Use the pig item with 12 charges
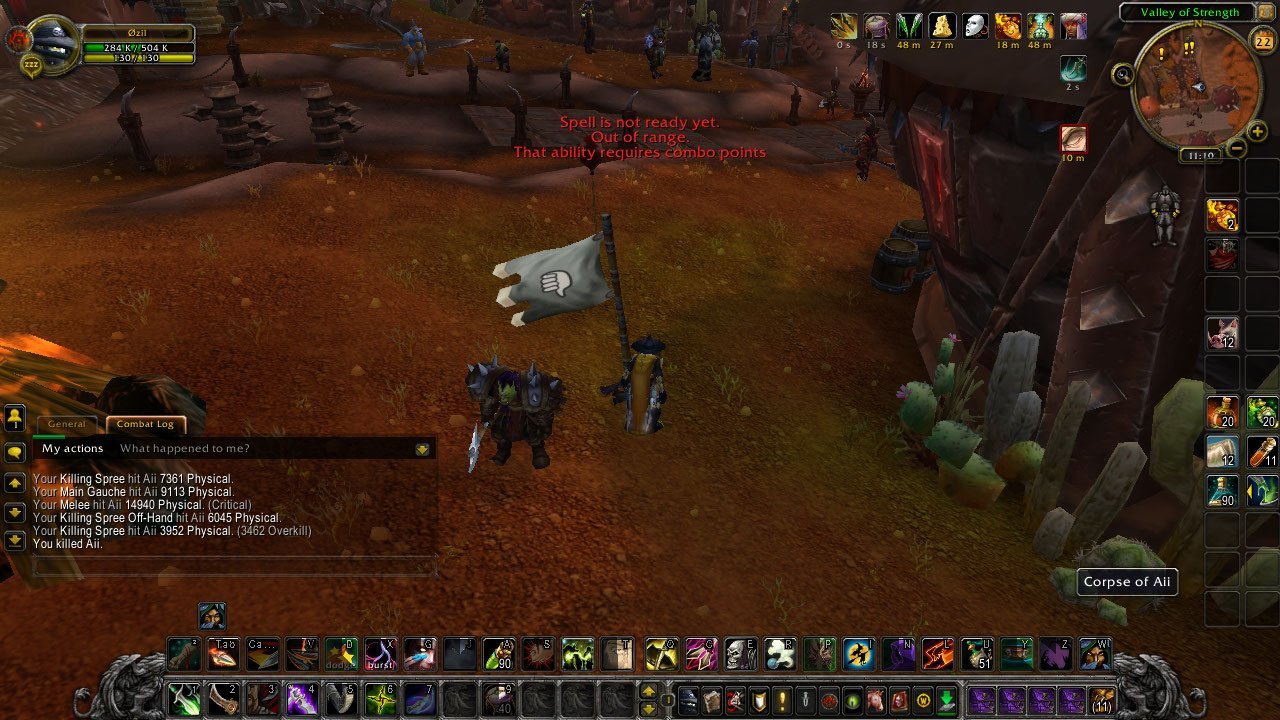 [1222, 332]
